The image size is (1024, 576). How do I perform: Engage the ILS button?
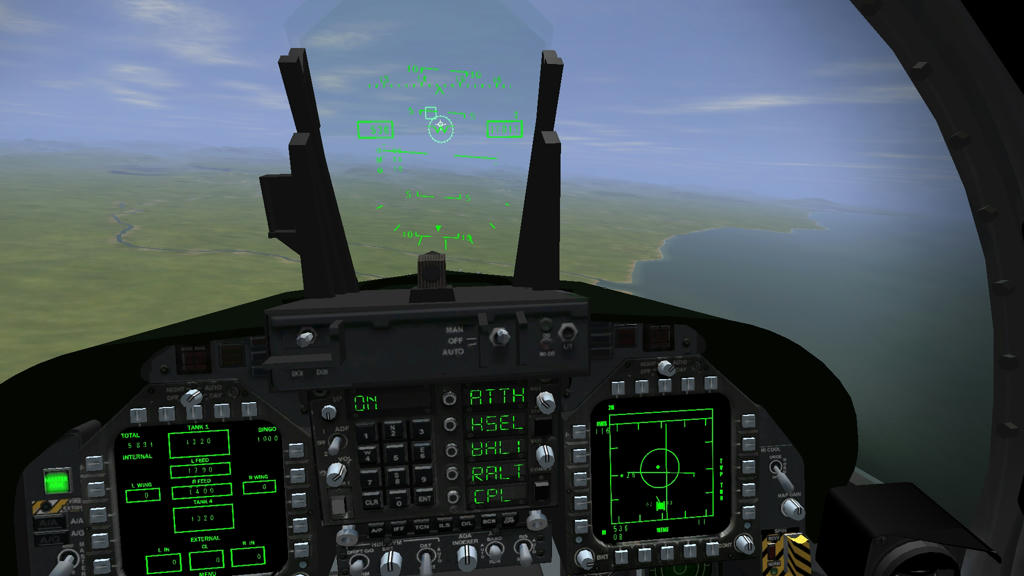tap(443, 523)
